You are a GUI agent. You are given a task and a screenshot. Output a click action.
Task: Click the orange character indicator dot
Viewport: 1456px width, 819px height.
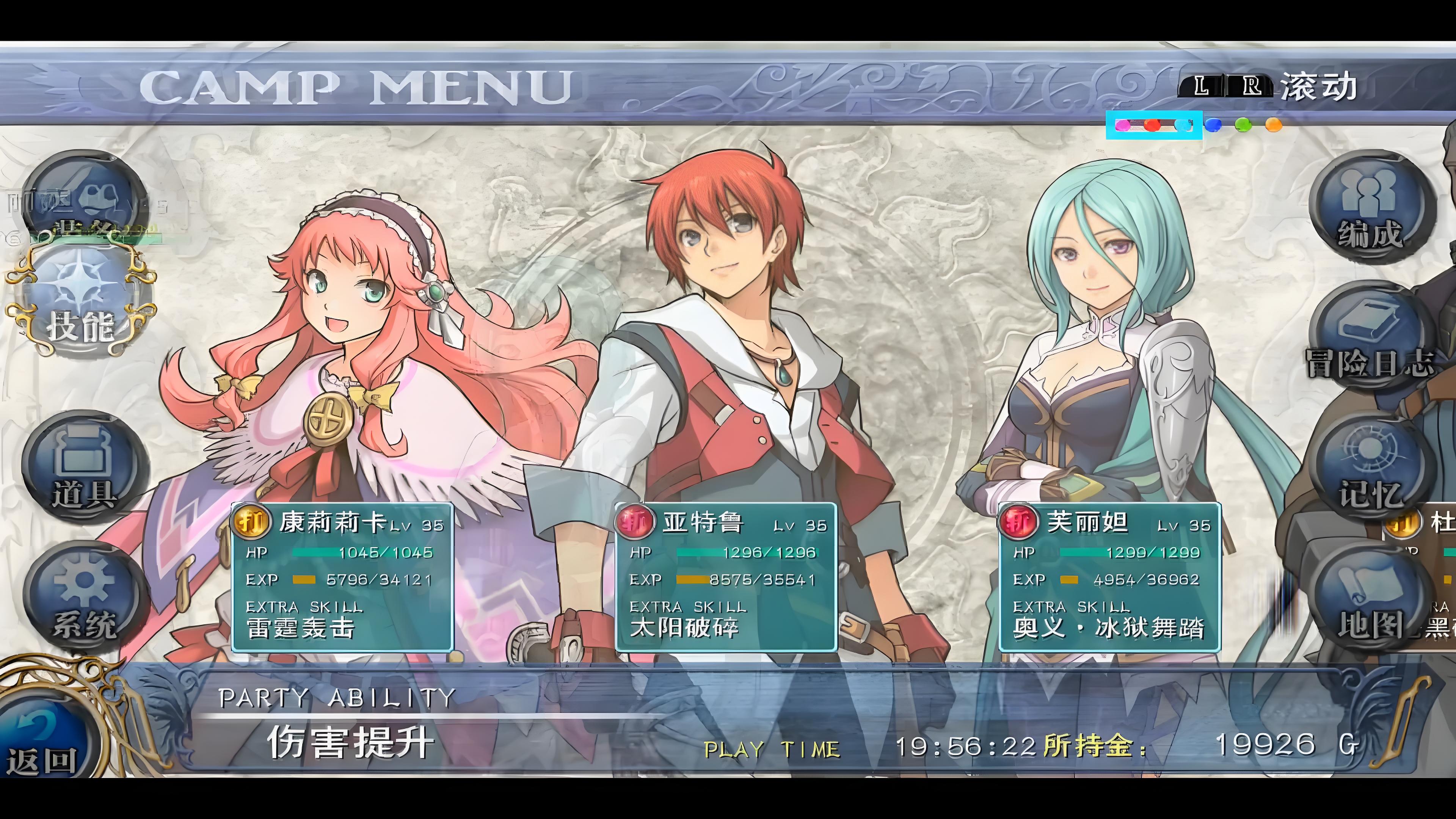pyautogui.click(x=1273, y=124)
